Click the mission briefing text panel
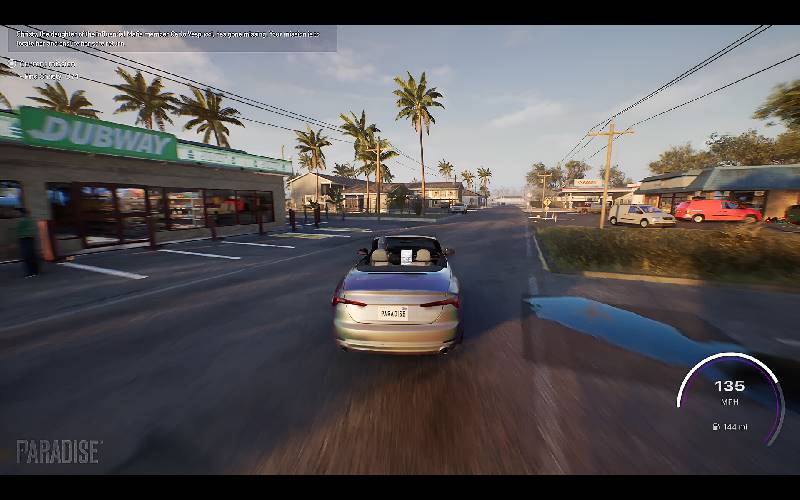Screen dimensions: 800x500 coord(172,38)
